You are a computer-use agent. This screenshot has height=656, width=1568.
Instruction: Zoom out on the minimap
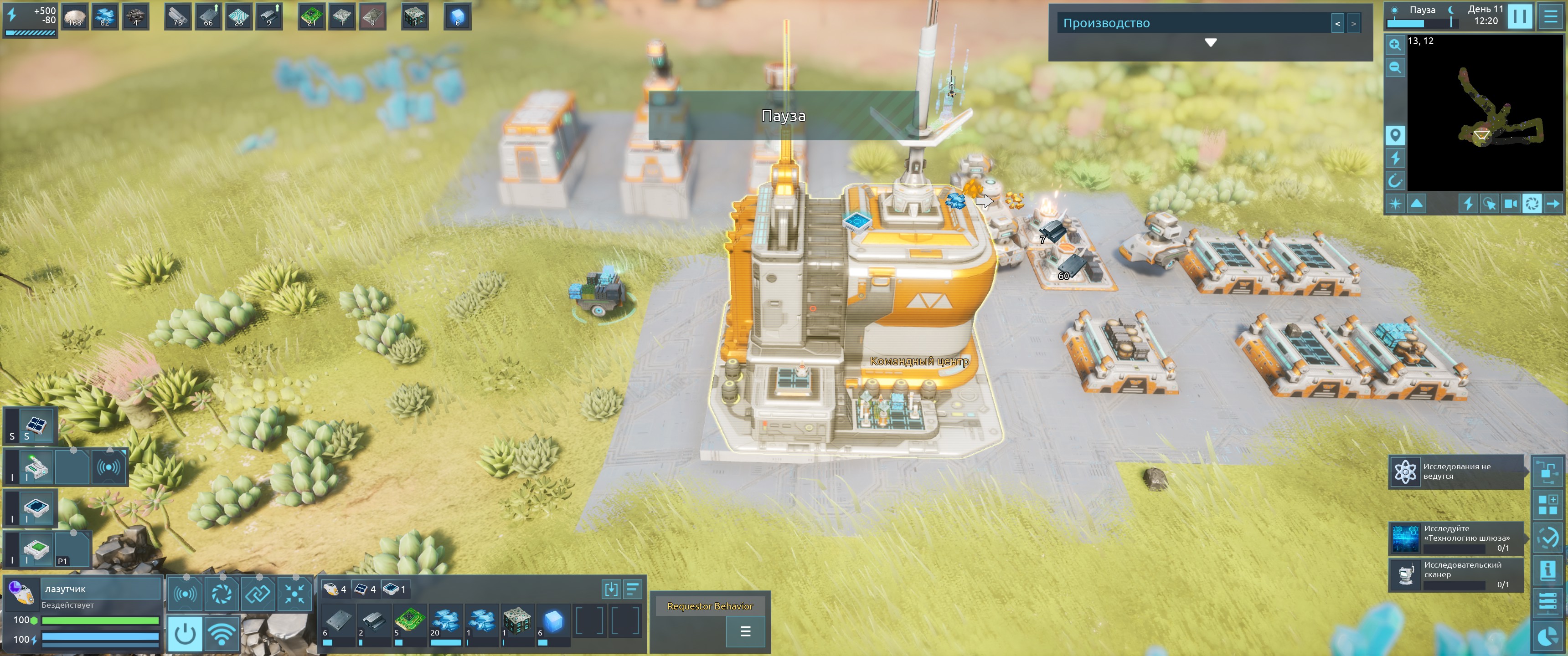coord(1394,67)
